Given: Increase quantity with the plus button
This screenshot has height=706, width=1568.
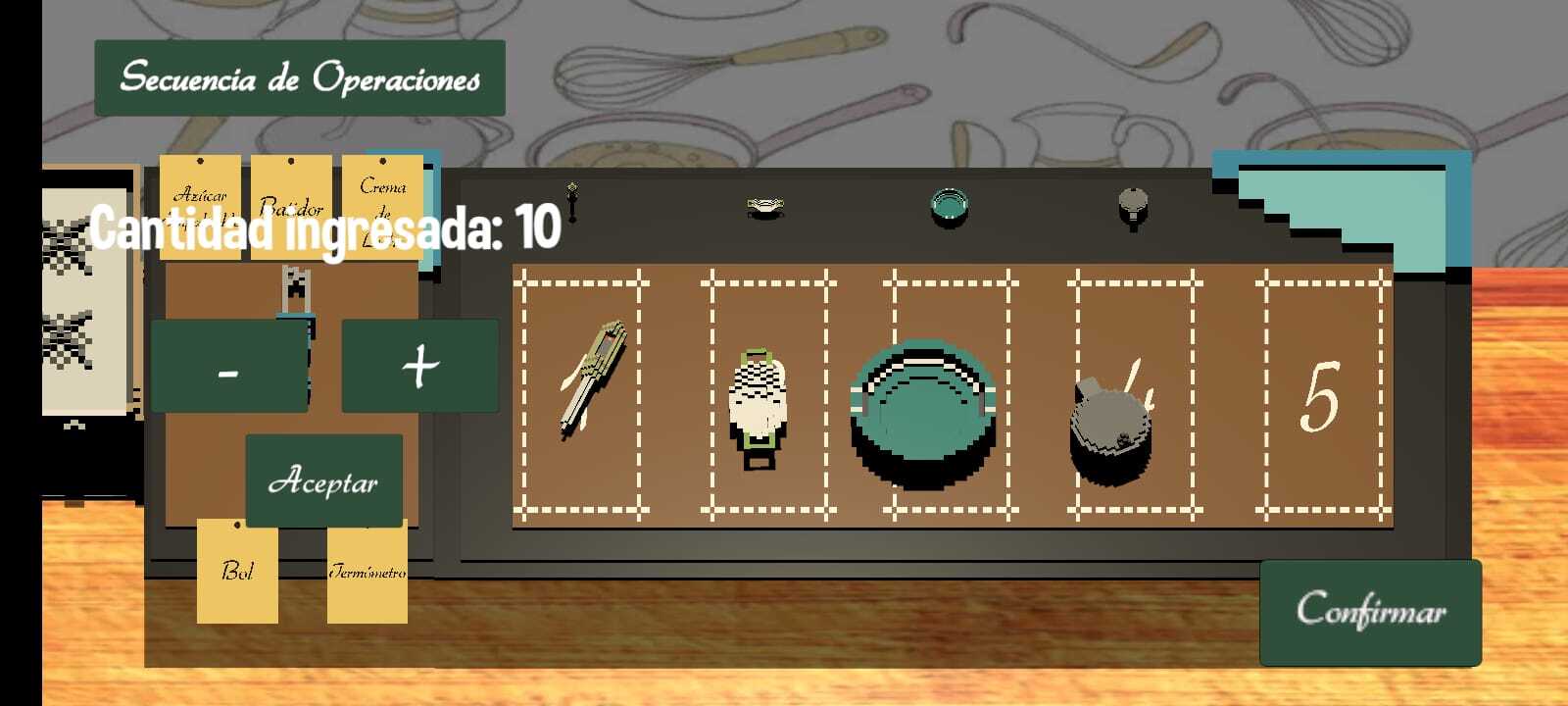Looking at the screenshot, I should point(419,366).
